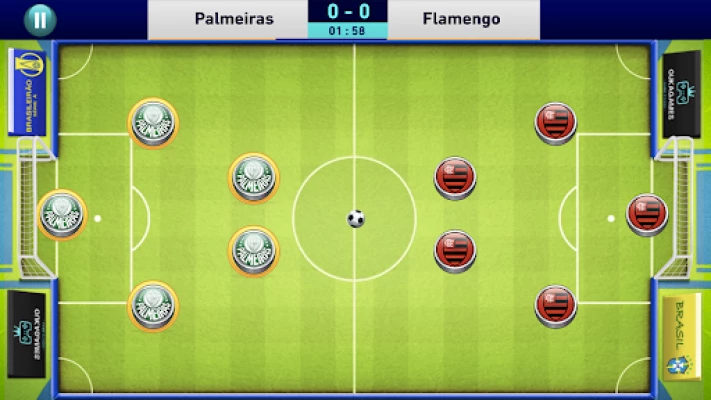Select the Palmeiras goalkeeper disc
This screenshot has width=711, height=400.
click(x=62, y=214)
